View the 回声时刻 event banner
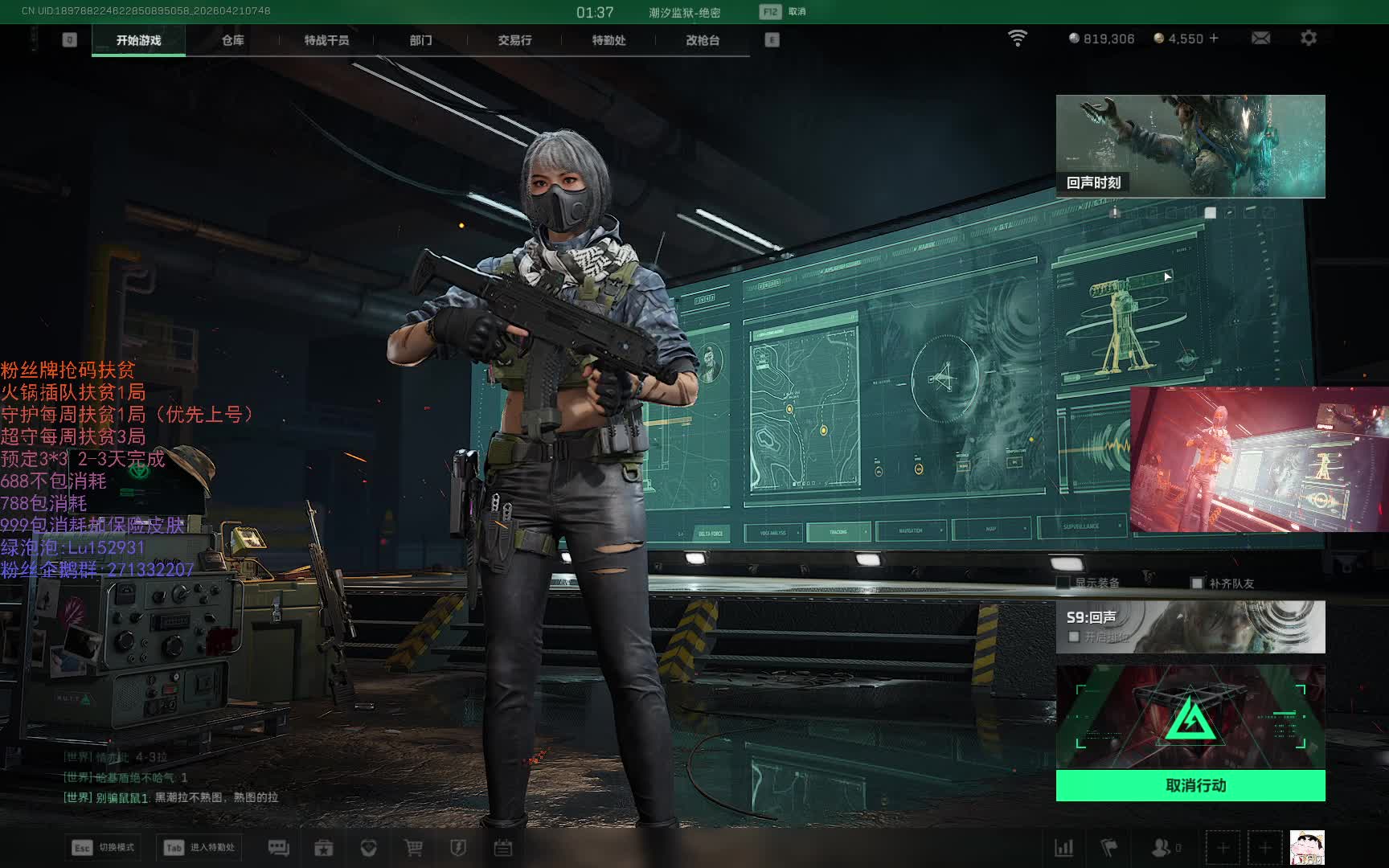This screenshot has width=1389, height=868. pos(1190,146)
